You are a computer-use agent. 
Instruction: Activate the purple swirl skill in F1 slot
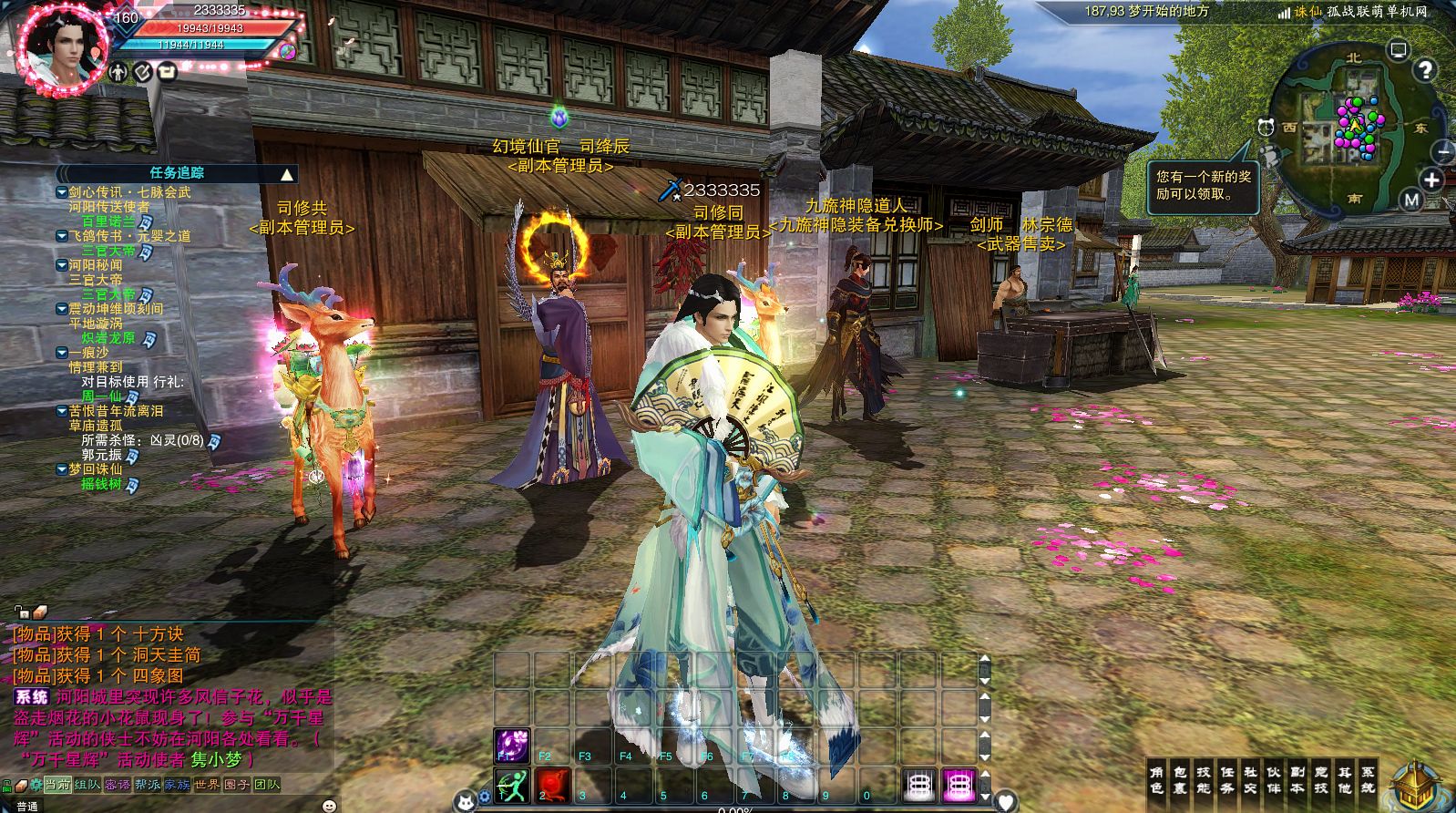(x=512, y=745)
